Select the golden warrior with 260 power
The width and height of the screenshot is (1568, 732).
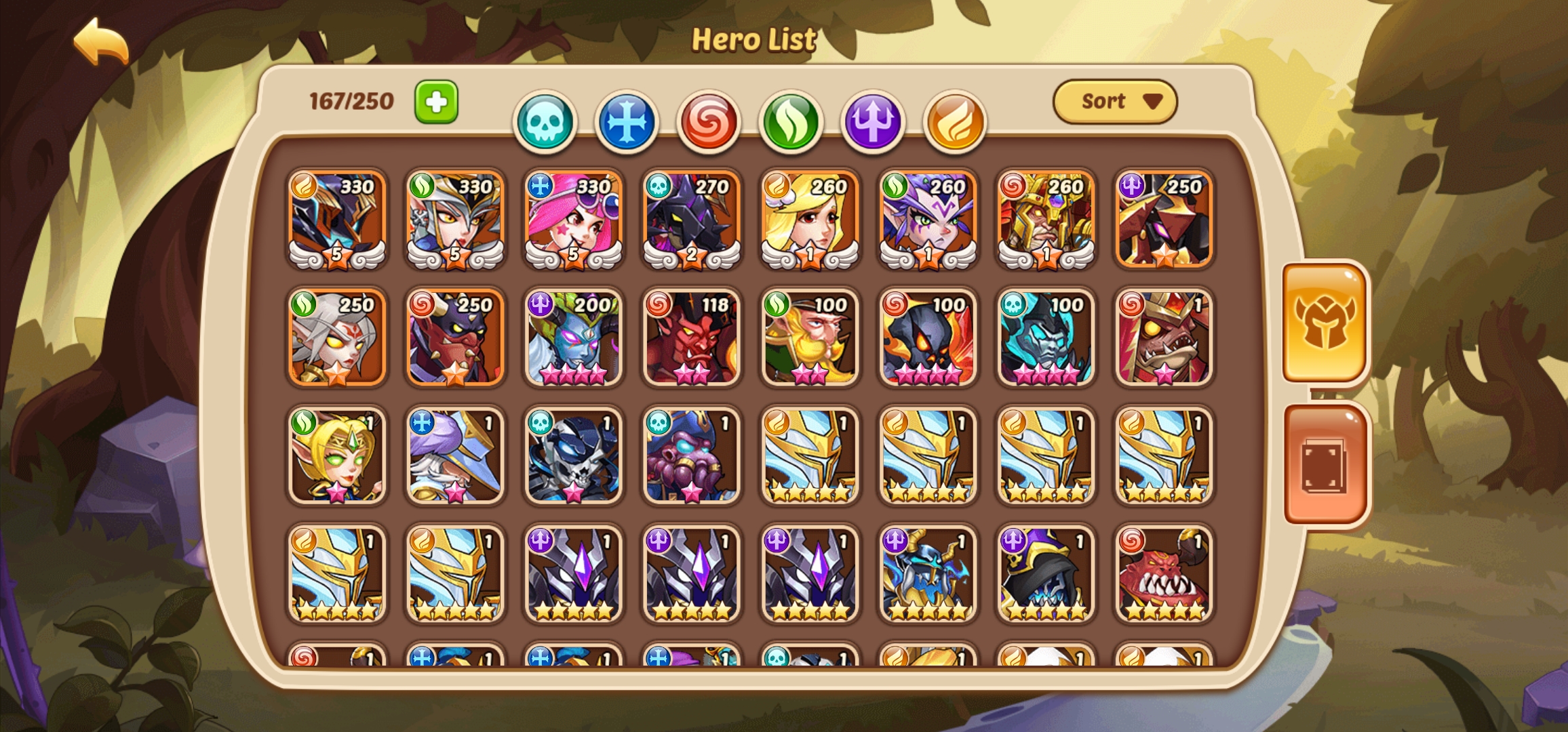[1045, 220]
